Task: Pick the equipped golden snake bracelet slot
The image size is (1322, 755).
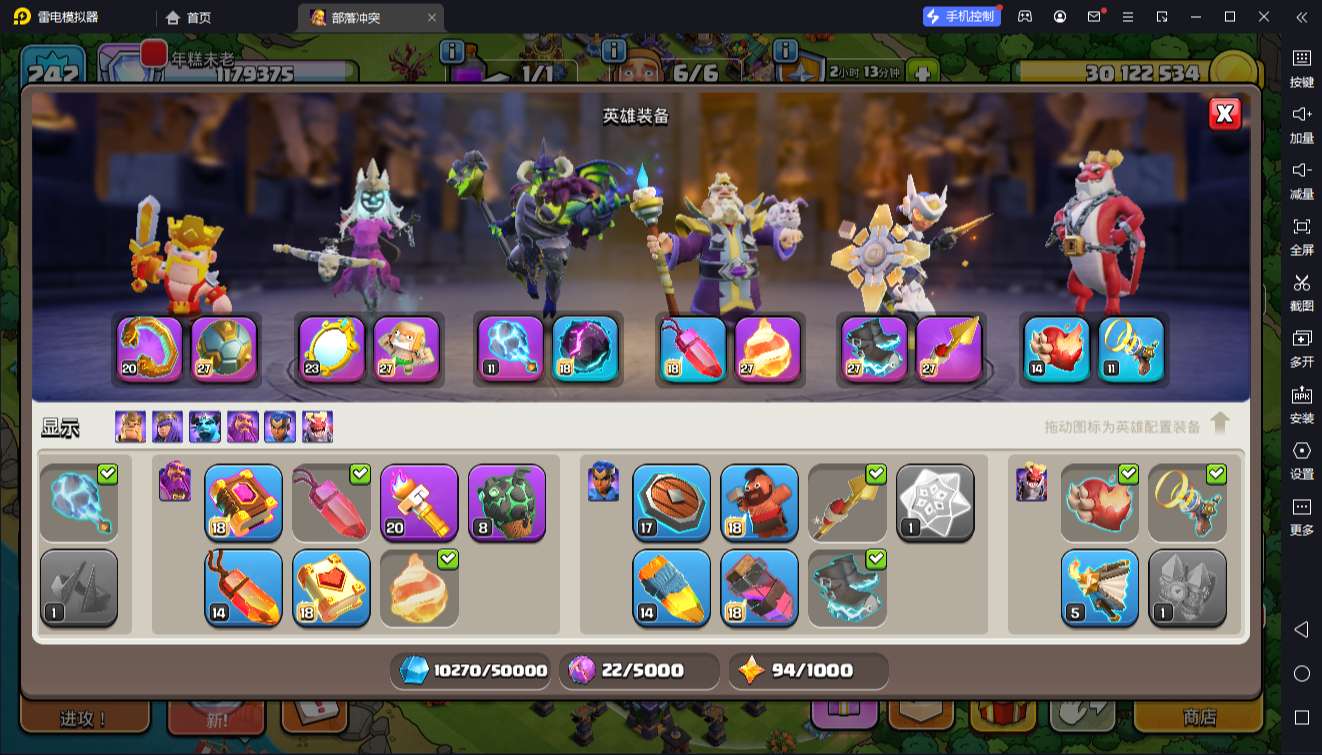Action: click(x=150, y=349)
